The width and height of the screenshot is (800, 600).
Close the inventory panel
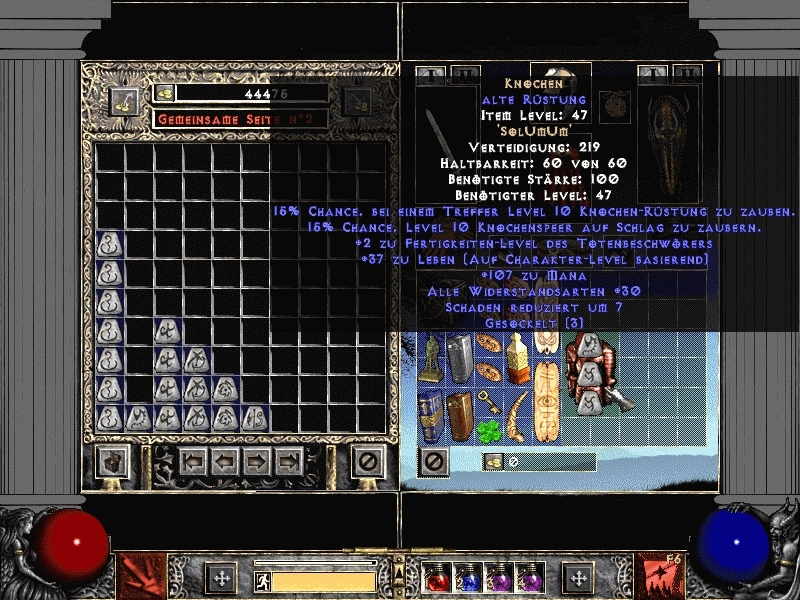click(434, 461)
